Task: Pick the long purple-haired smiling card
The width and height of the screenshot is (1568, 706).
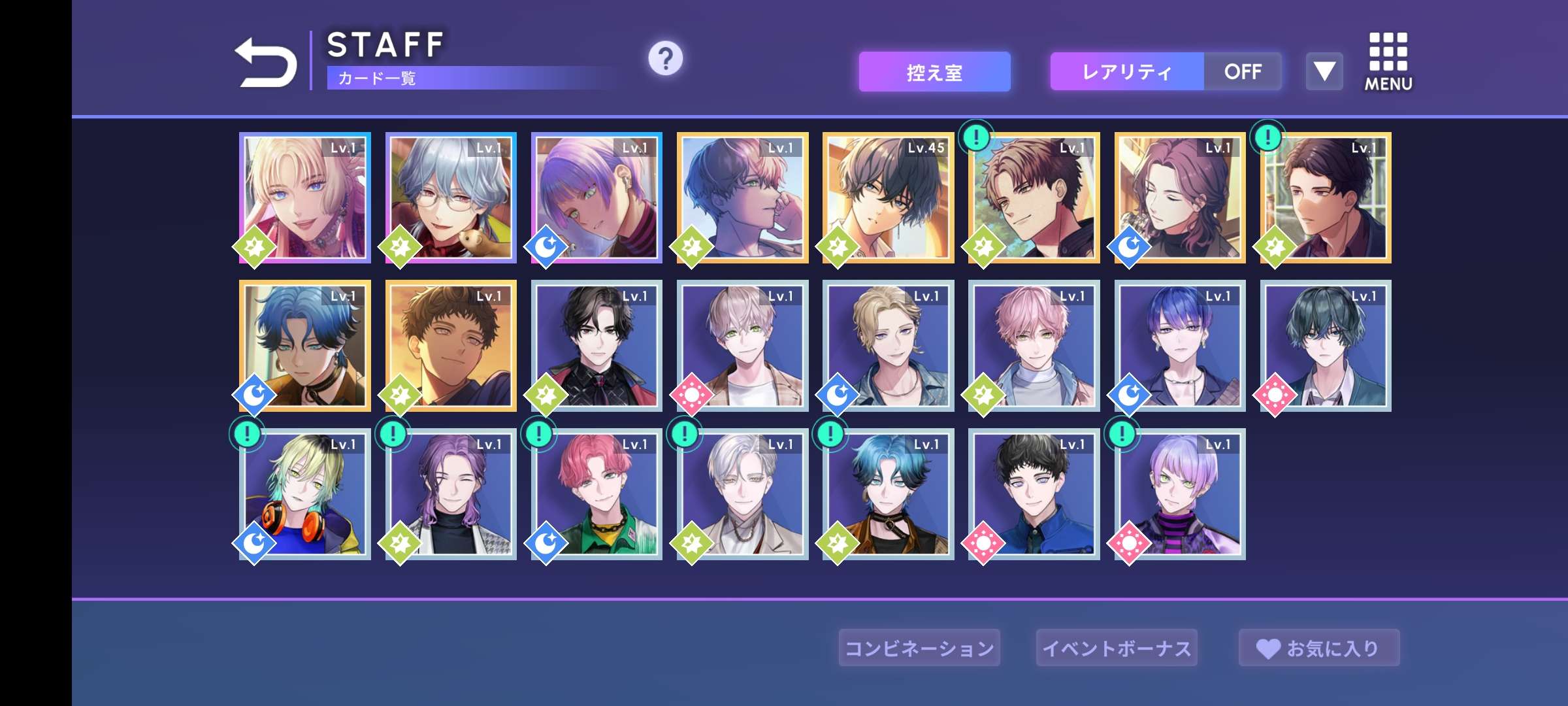Action: [x=451, y=494]
